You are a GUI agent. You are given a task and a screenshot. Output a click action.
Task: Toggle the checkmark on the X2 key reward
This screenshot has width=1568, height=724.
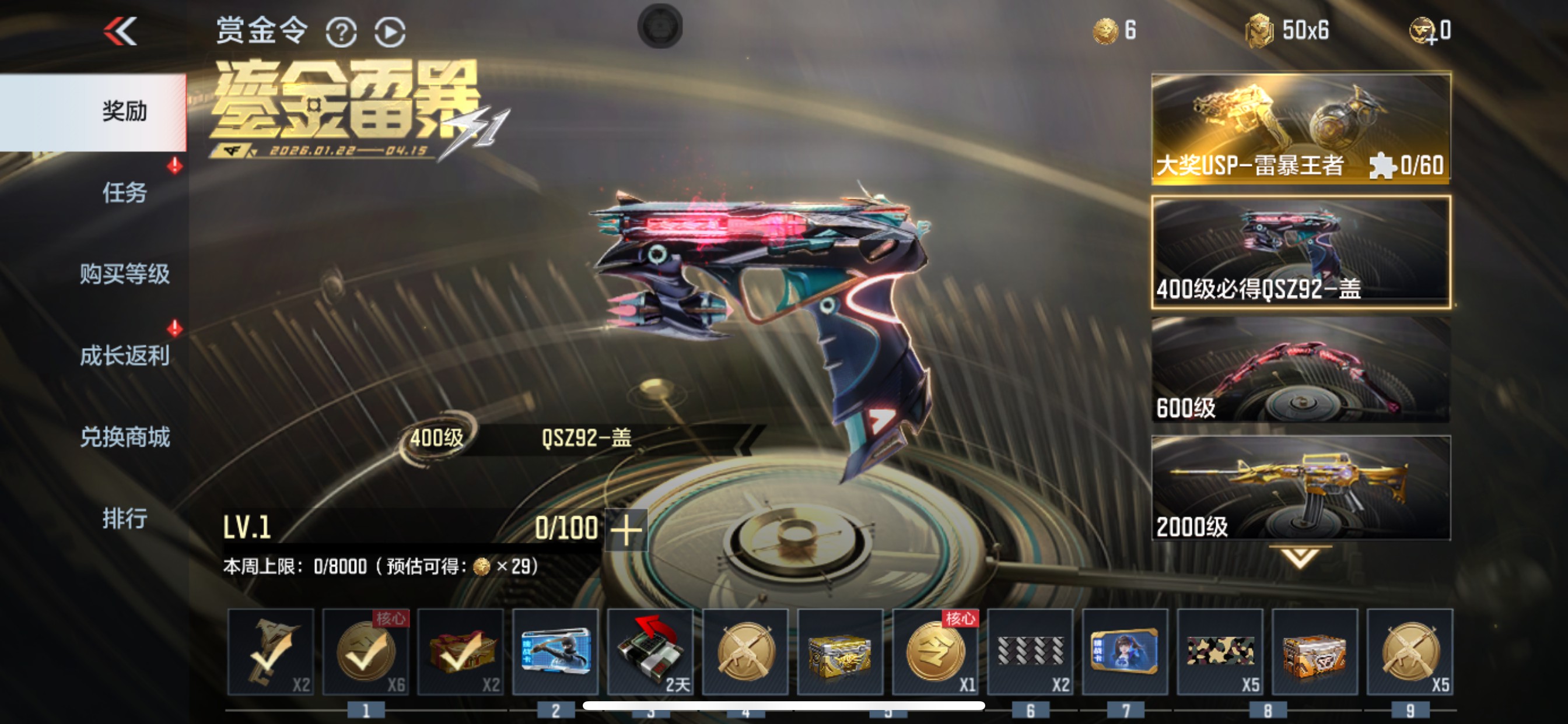pos(272,652)
